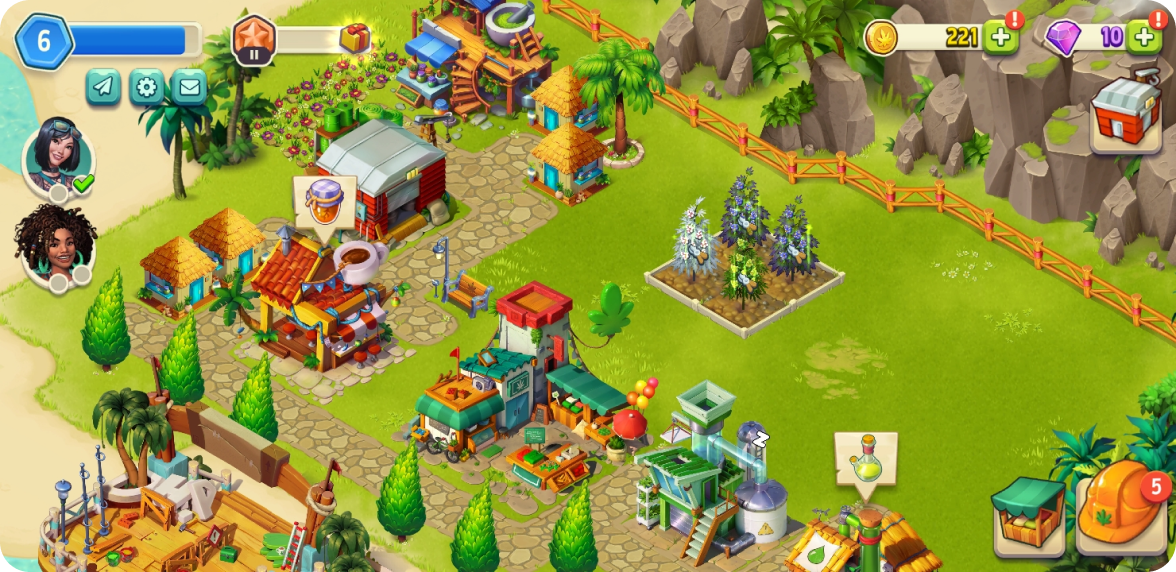Collect the yellow potion flask bubble
The width and height of the screenshot is (1176, 572).
click(866, 459)
